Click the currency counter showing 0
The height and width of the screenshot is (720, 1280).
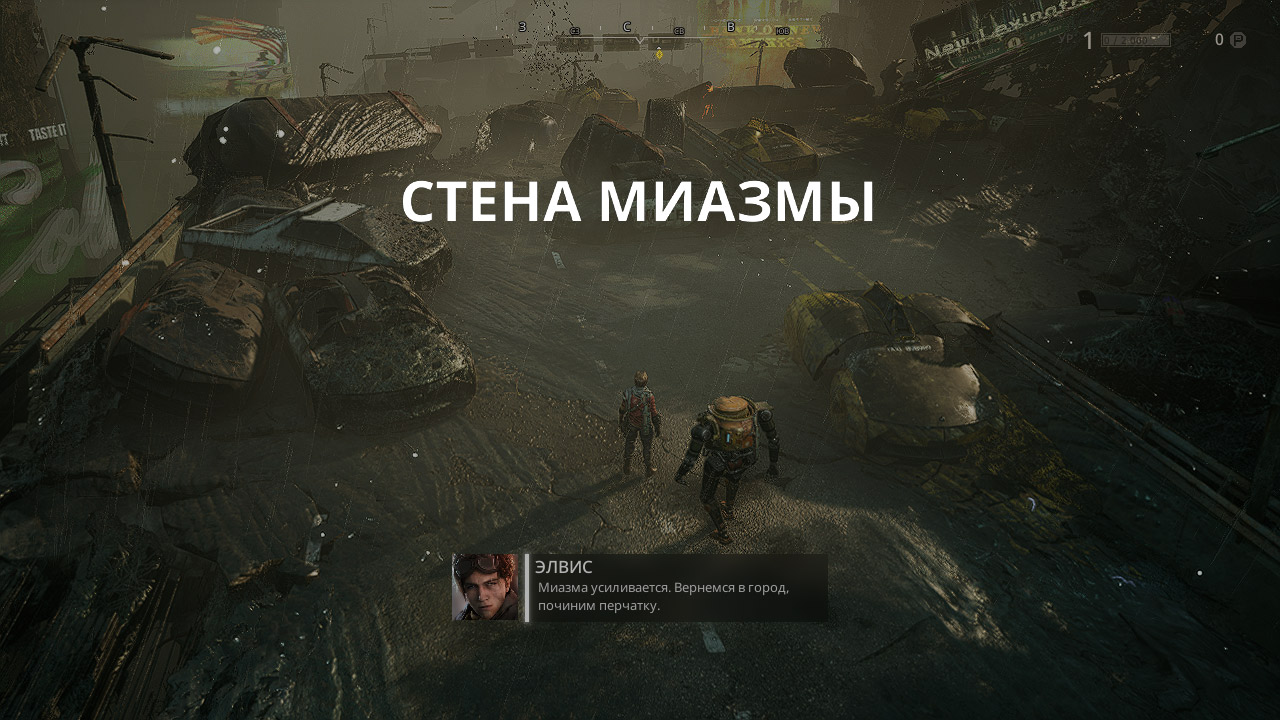coord(1219,40)
